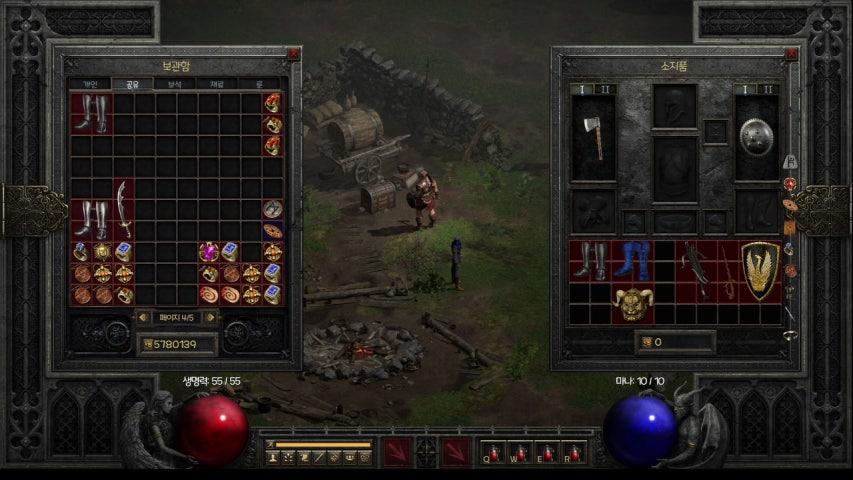Viewport: 853px width, 480px height.
Task: Close the stash window
Action: [x=293, y=54]
